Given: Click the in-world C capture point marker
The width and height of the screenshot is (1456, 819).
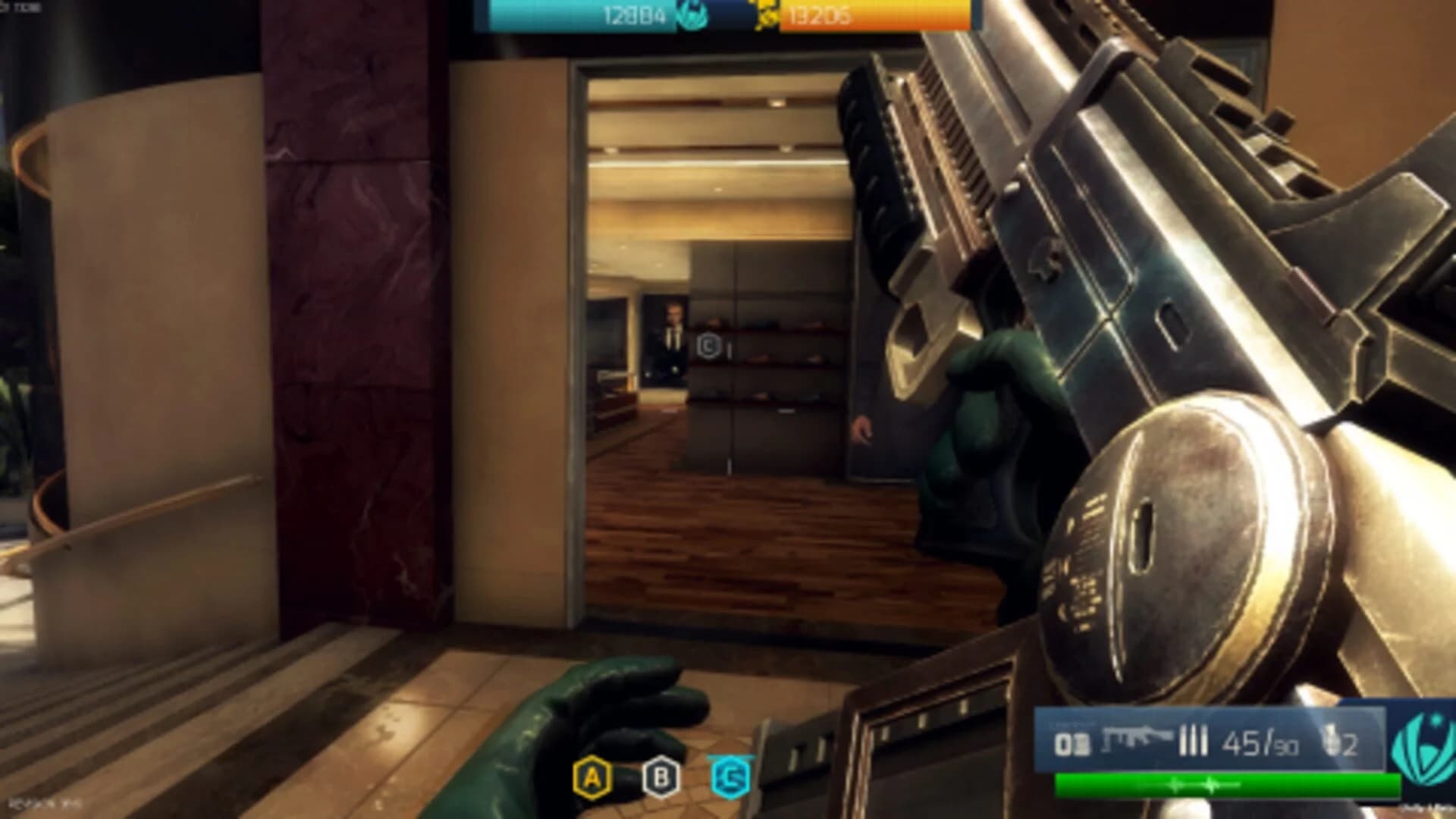Looking at the screenshot, I should (709, 344).
